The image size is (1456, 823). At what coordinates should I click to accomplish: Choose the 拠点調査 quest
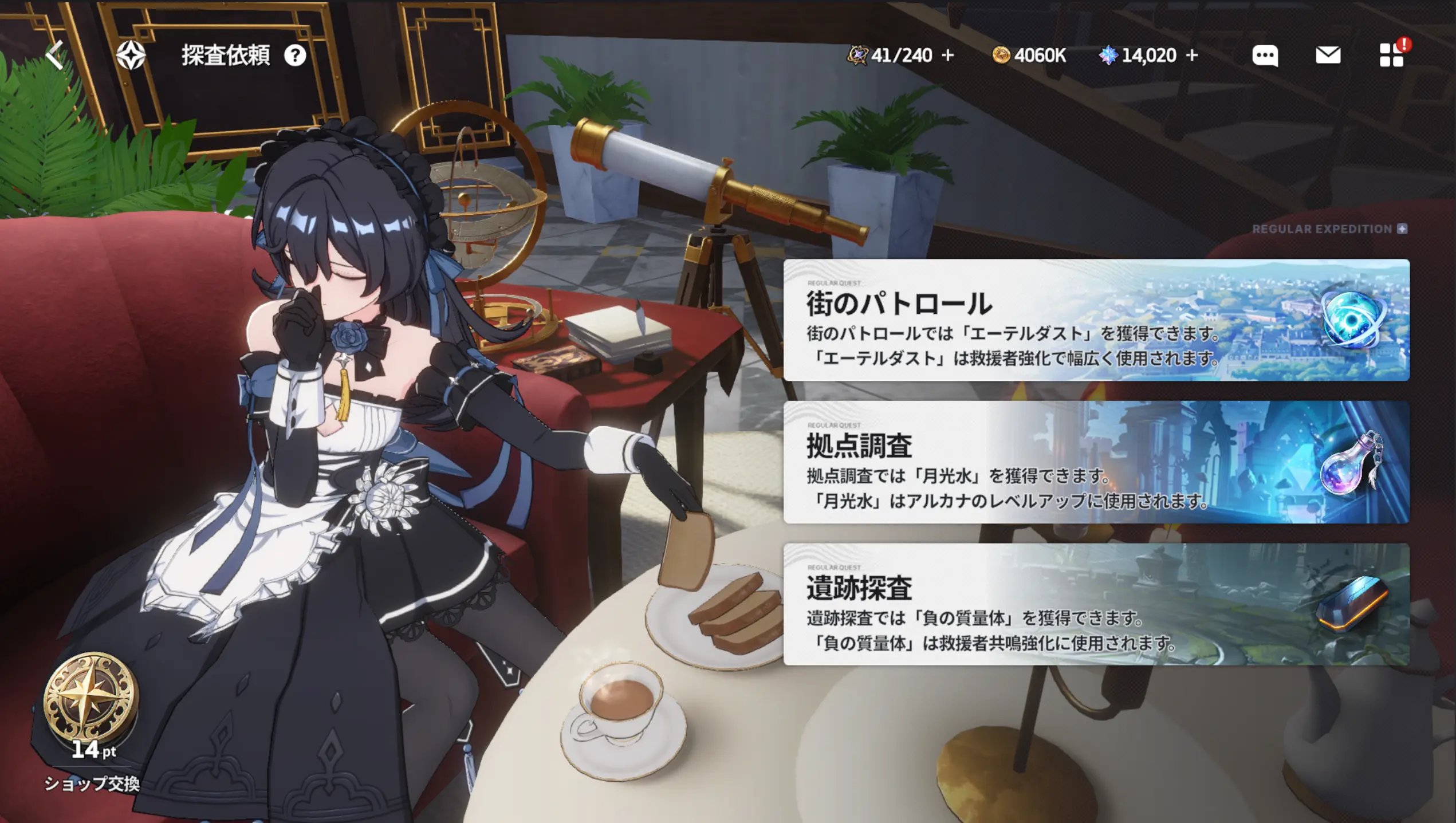pyautogui.click(x=1096, y=462)
